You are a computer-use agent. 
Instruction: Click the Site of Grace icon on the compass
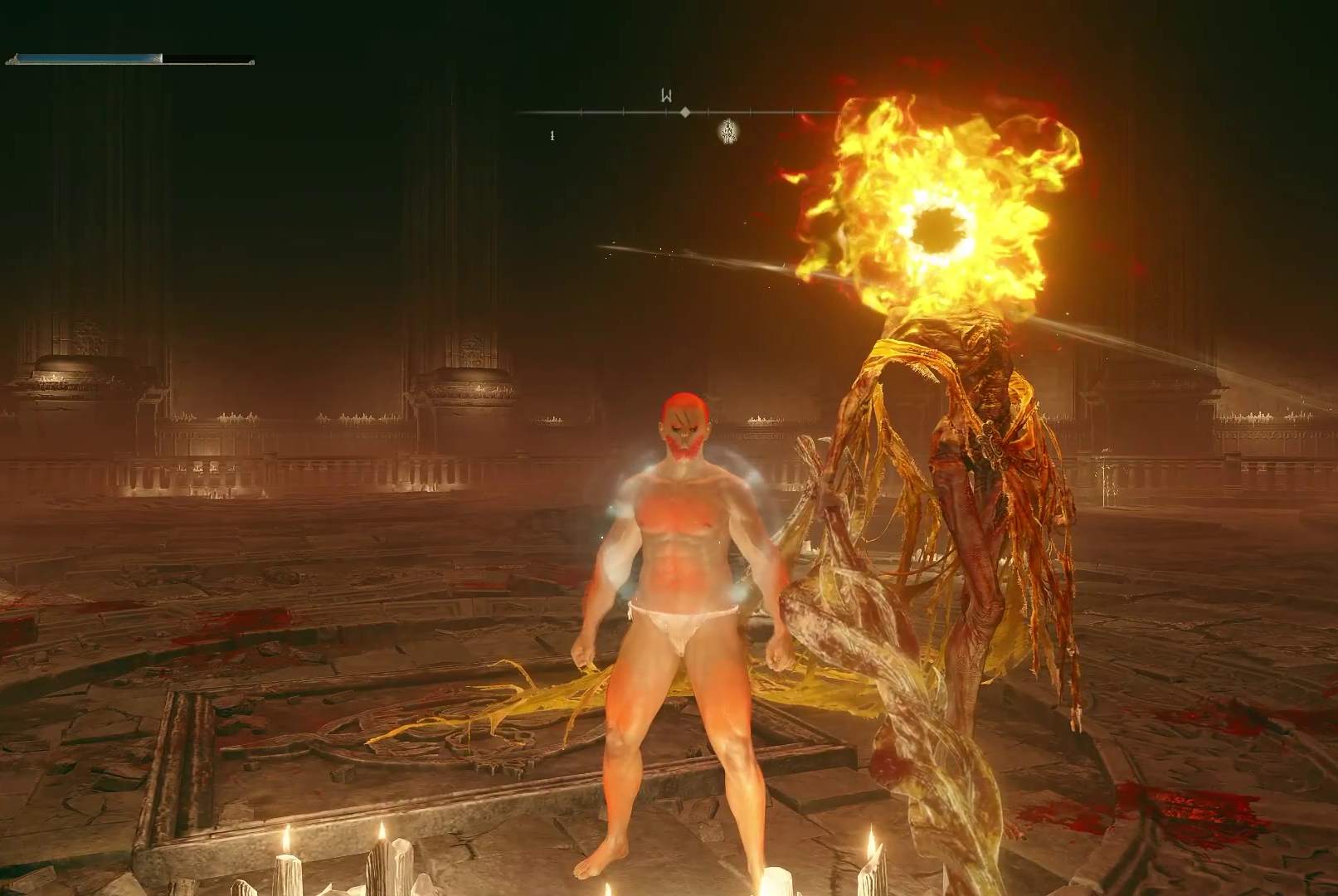(727, 131)
